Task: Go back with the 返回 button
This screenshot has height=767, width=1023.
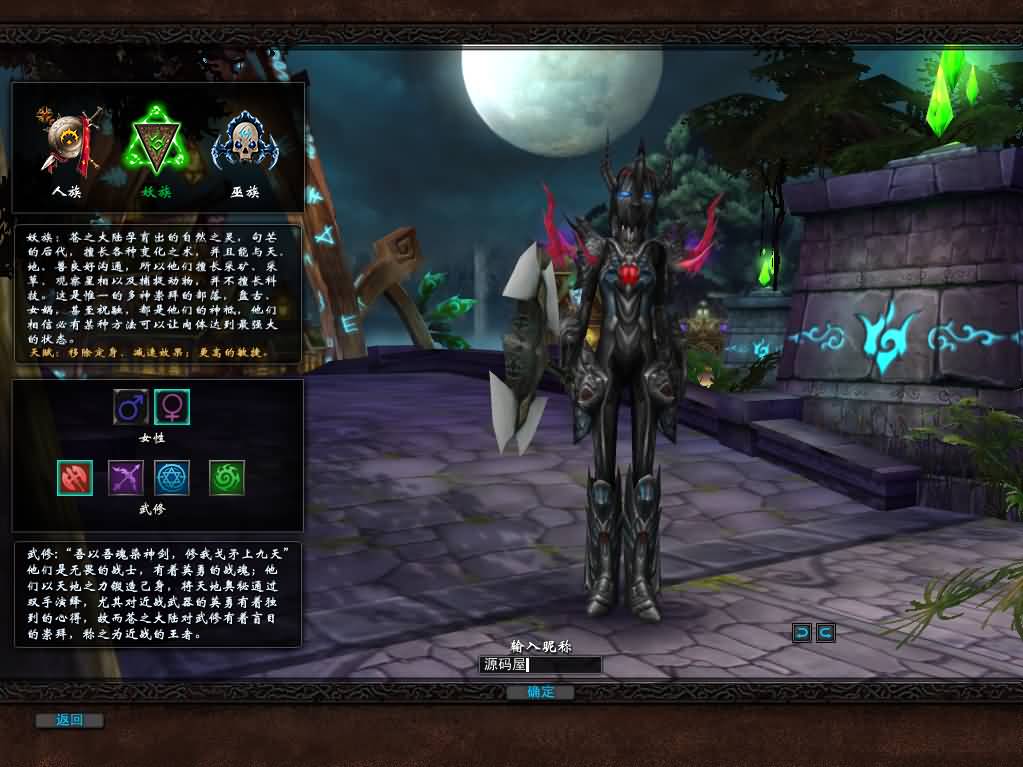Action: point(69,720)
